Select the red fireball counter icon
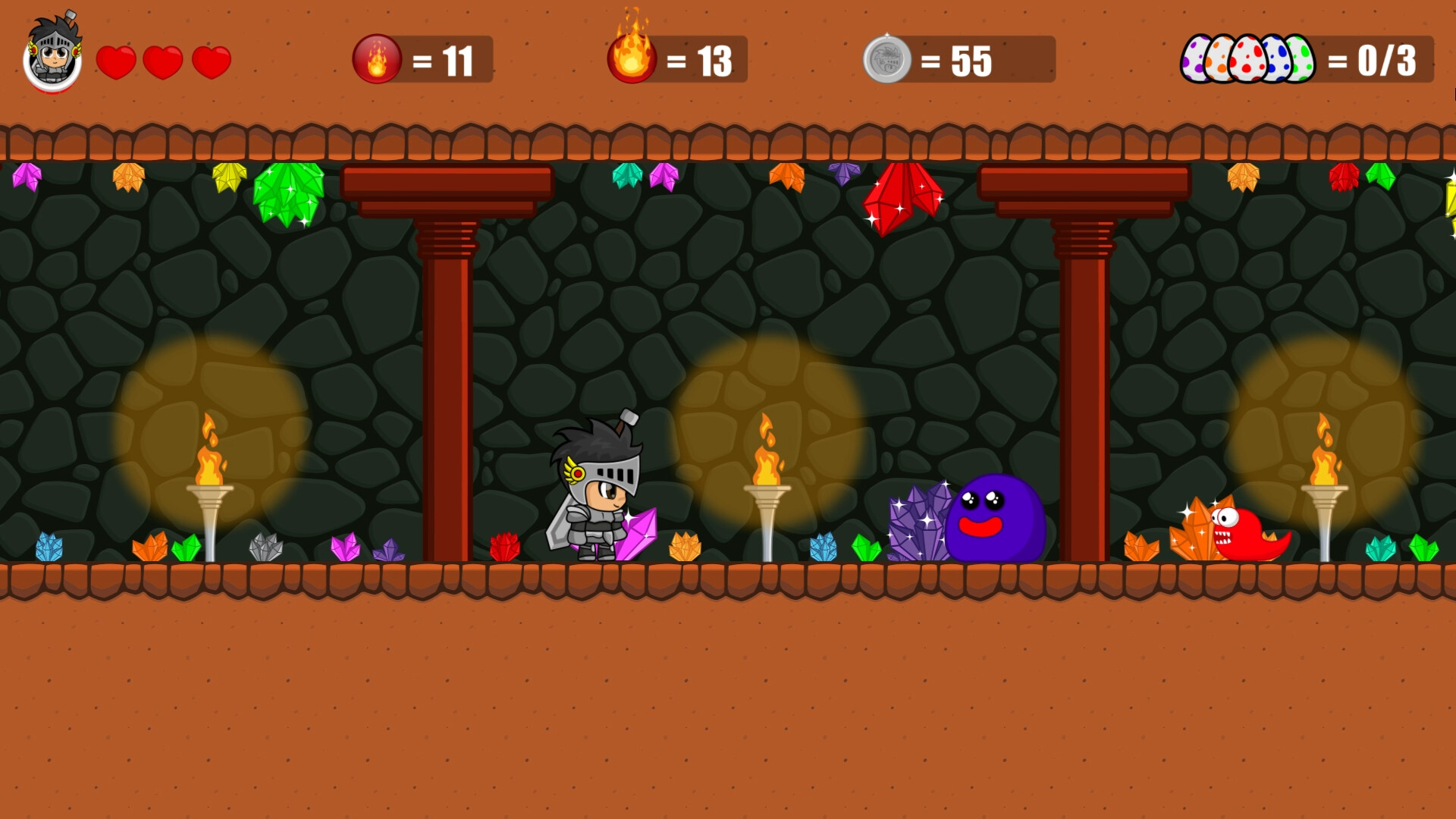1456x819 pixels. tap(377, 59)
